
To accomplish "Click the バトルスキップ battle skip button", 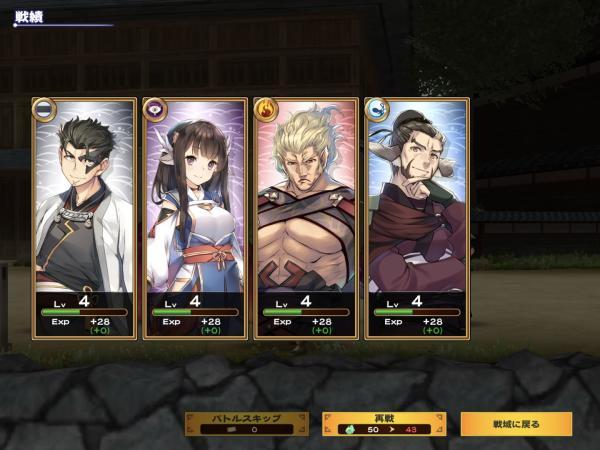I will point(245,423).
